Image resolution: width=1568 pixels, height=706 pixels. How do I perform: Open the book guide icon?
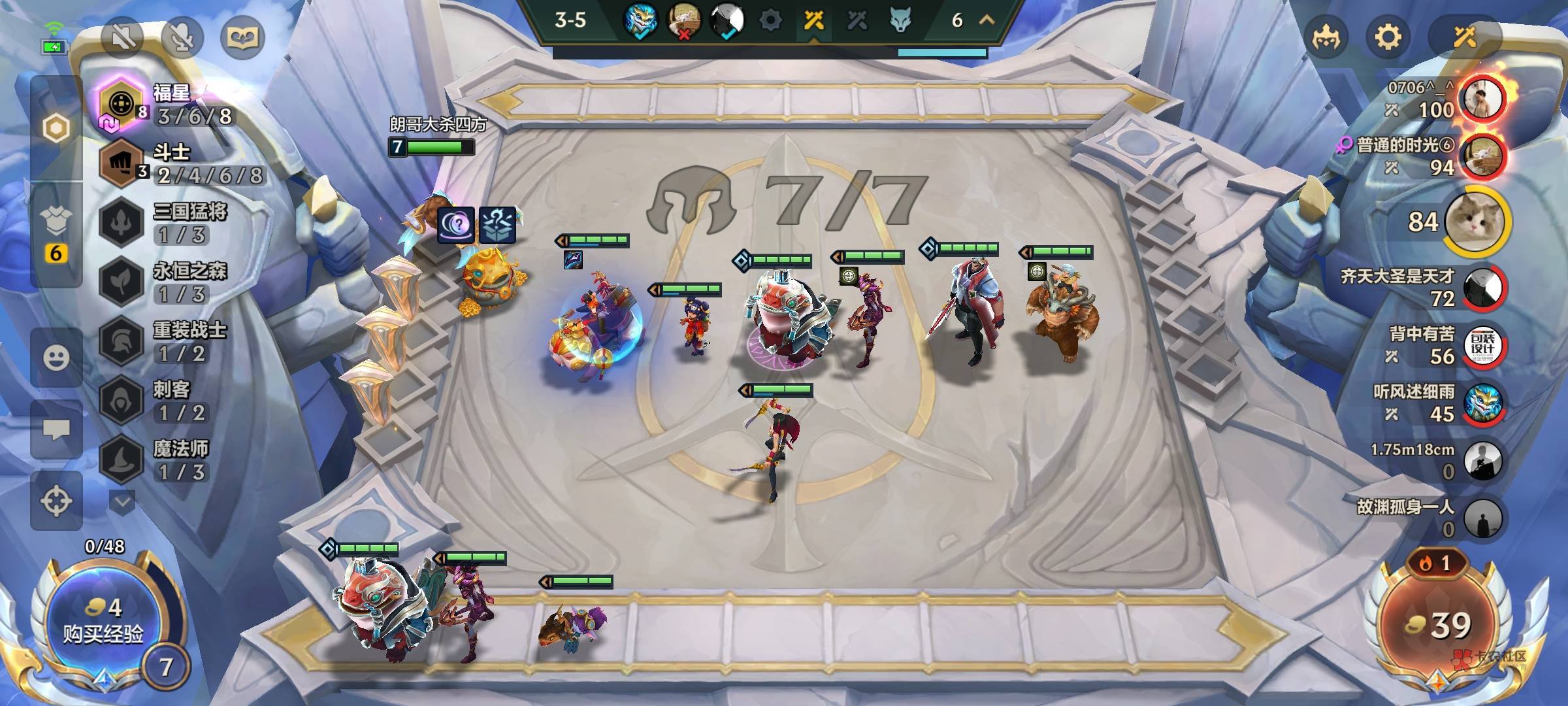(242, 37)
